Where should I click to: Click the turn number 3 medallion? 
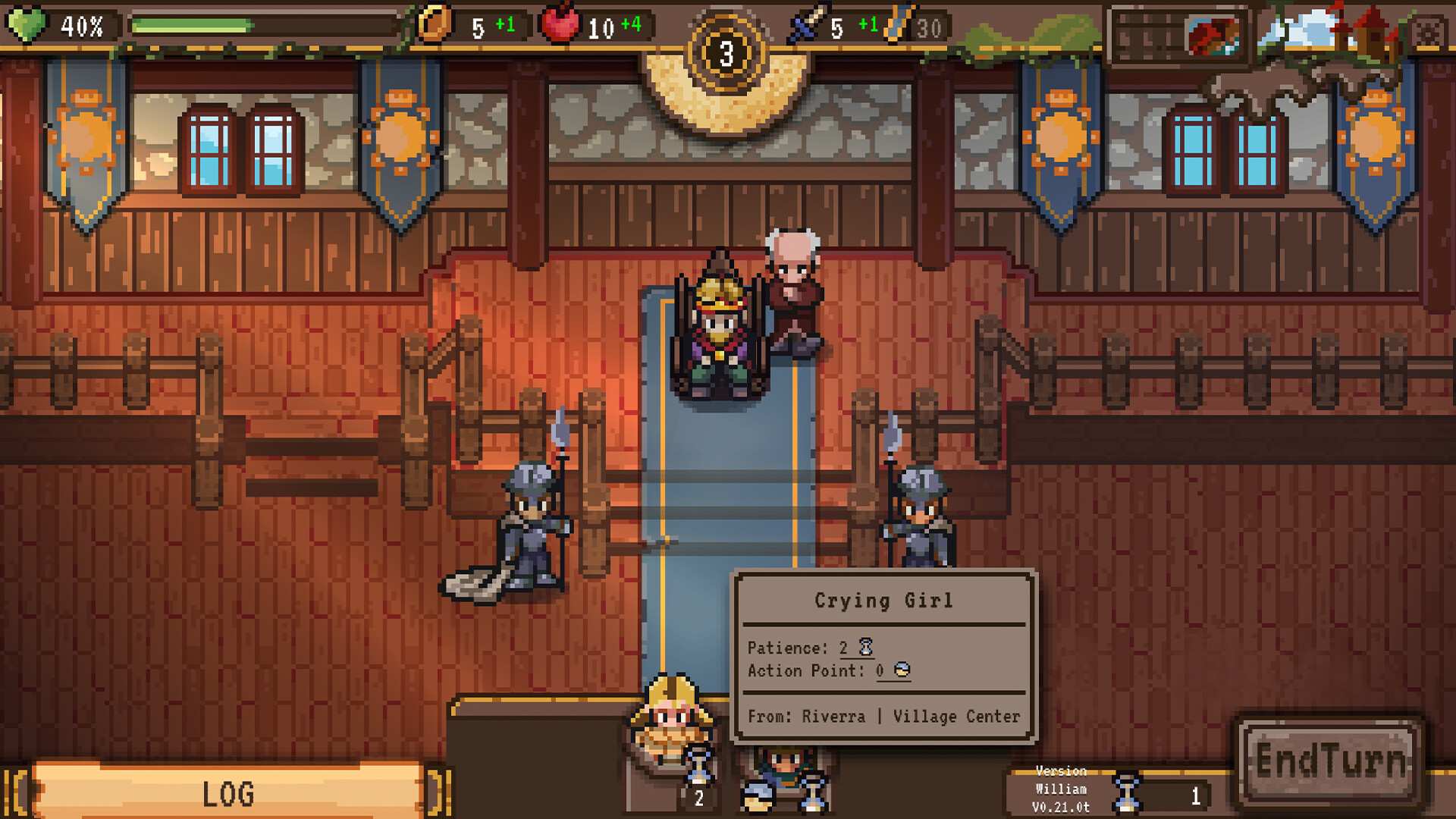tap(726, 54)
